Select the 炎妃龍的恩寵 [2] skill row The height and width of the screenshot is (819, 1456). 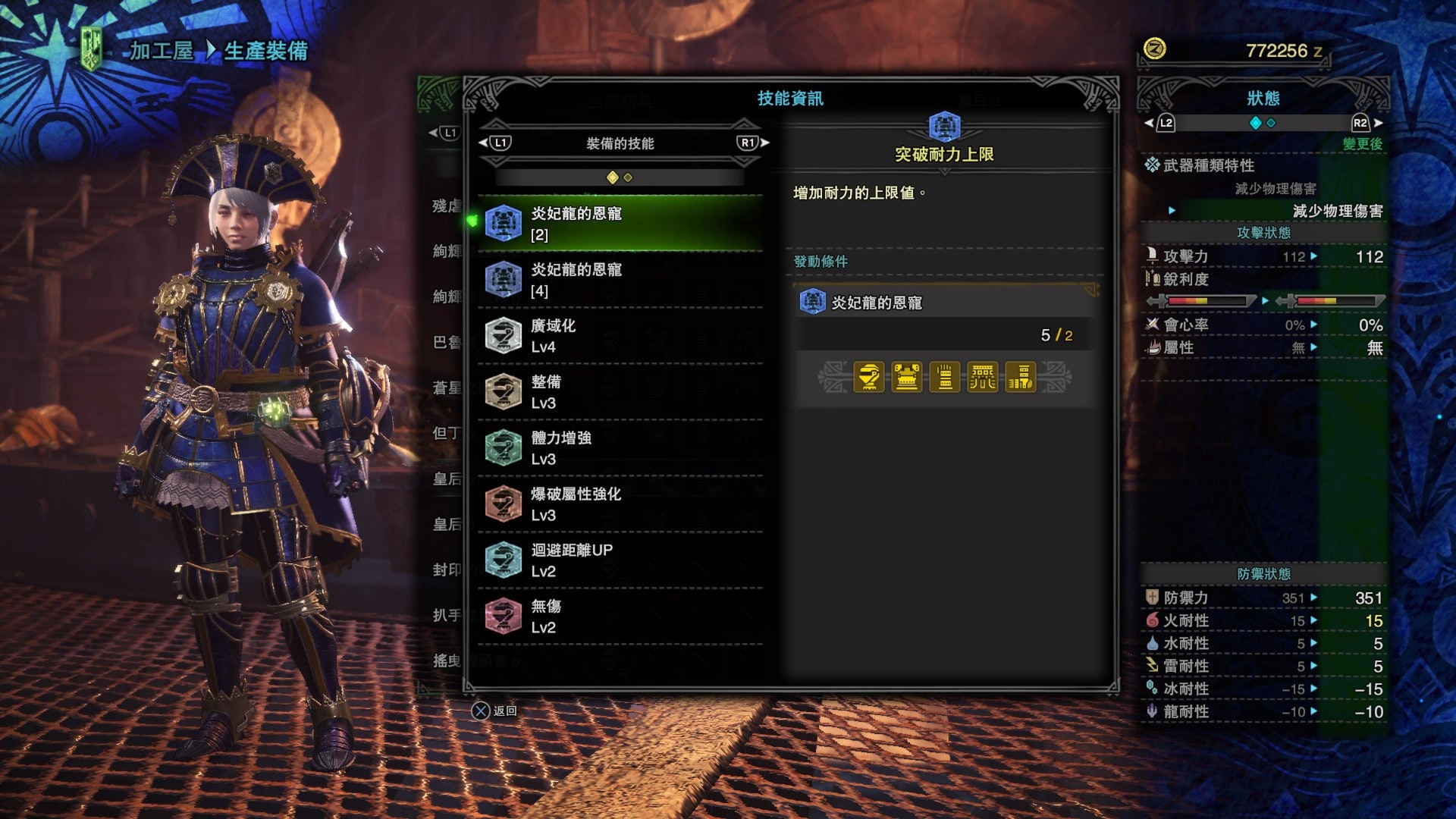[x=620, y=224]
